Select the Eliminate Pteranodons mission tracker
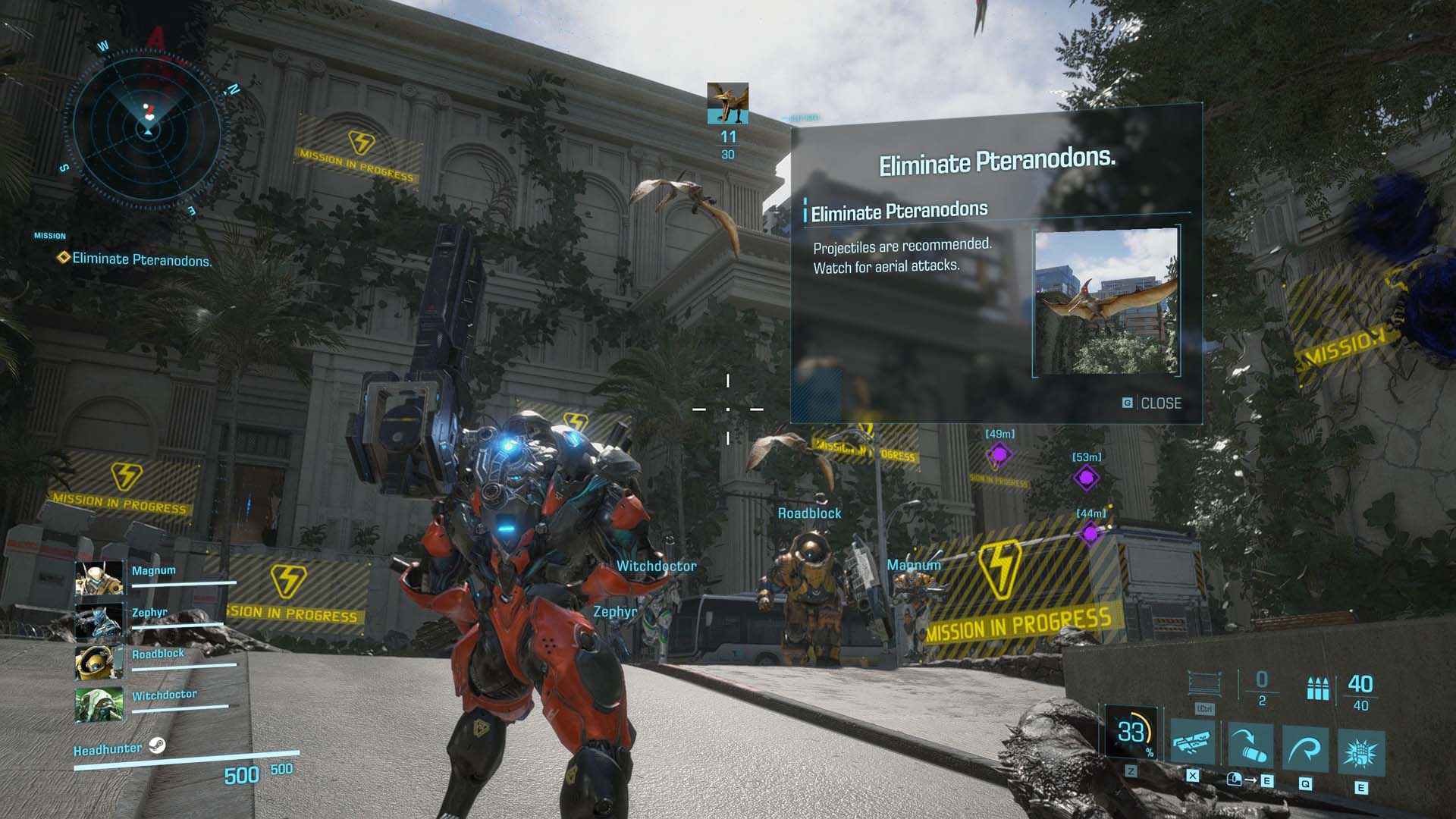Viewport: 1456px width, 819px height. (141, 259)
